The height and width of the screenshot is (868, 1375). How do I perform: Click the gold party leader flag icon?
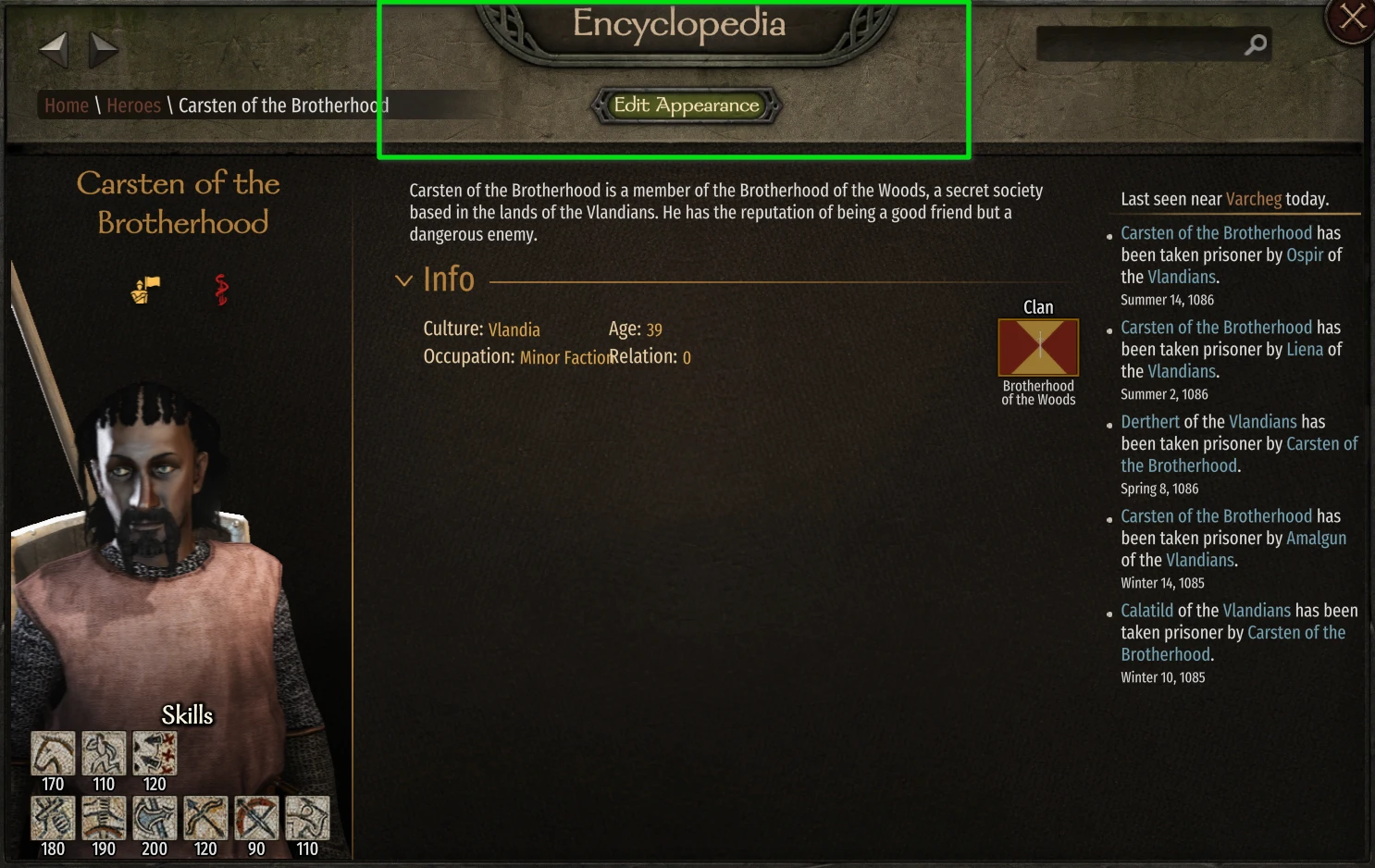point(143,289)
